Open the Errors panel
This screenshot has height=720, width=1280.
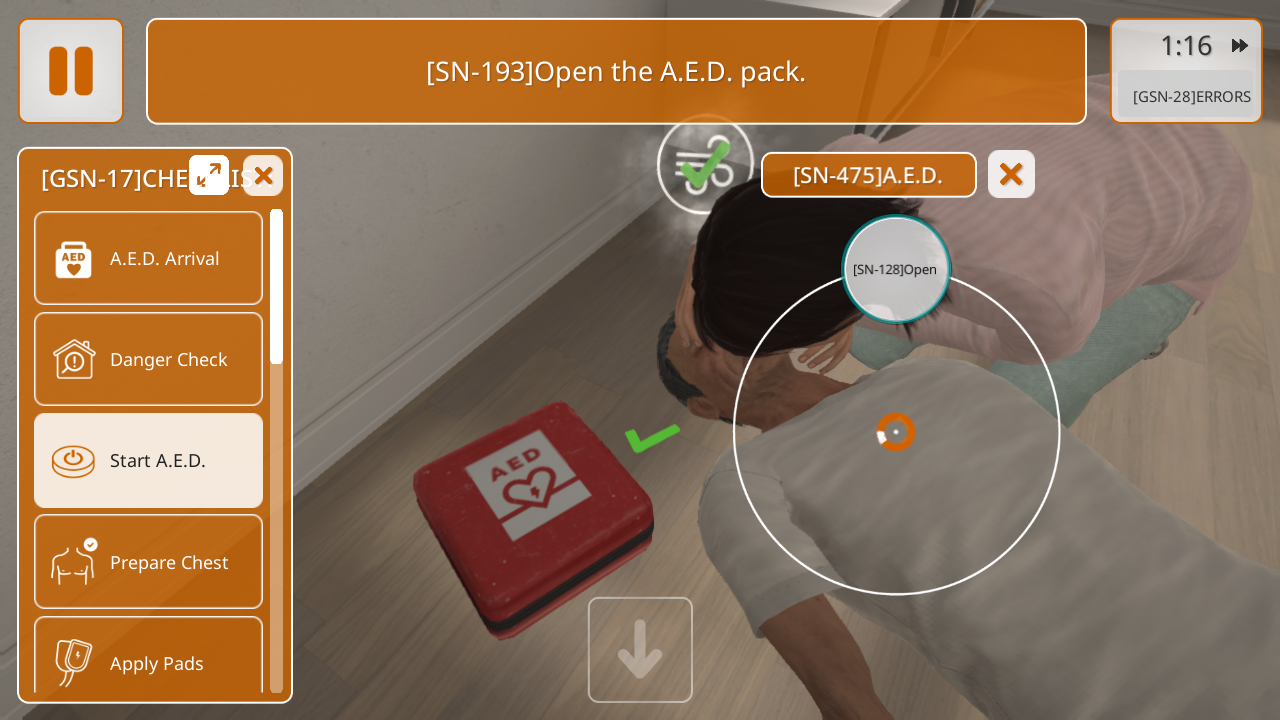click(x=1190, y=97)
